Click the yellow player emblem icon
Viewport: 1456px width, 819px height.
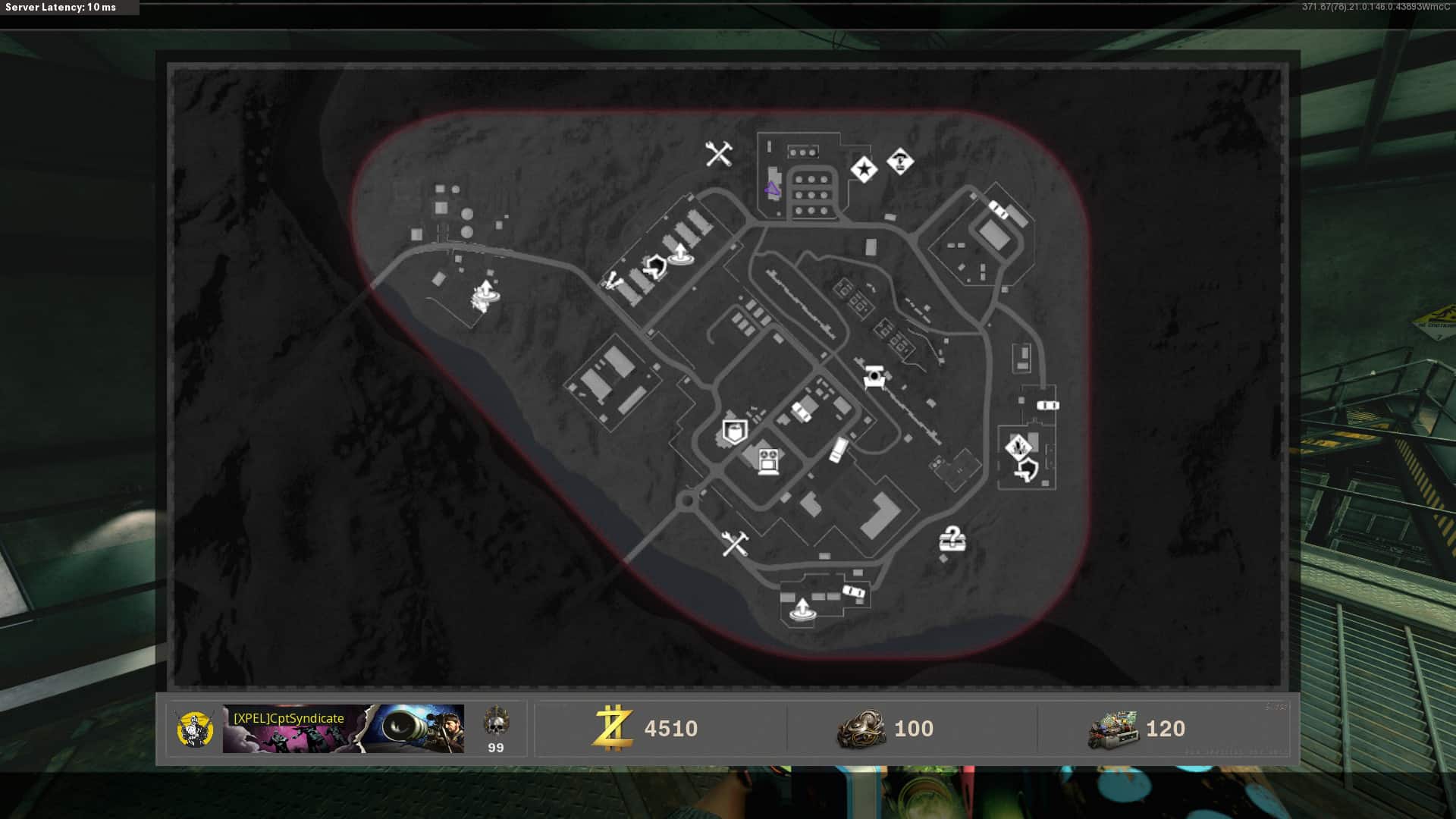click(195, 729)
